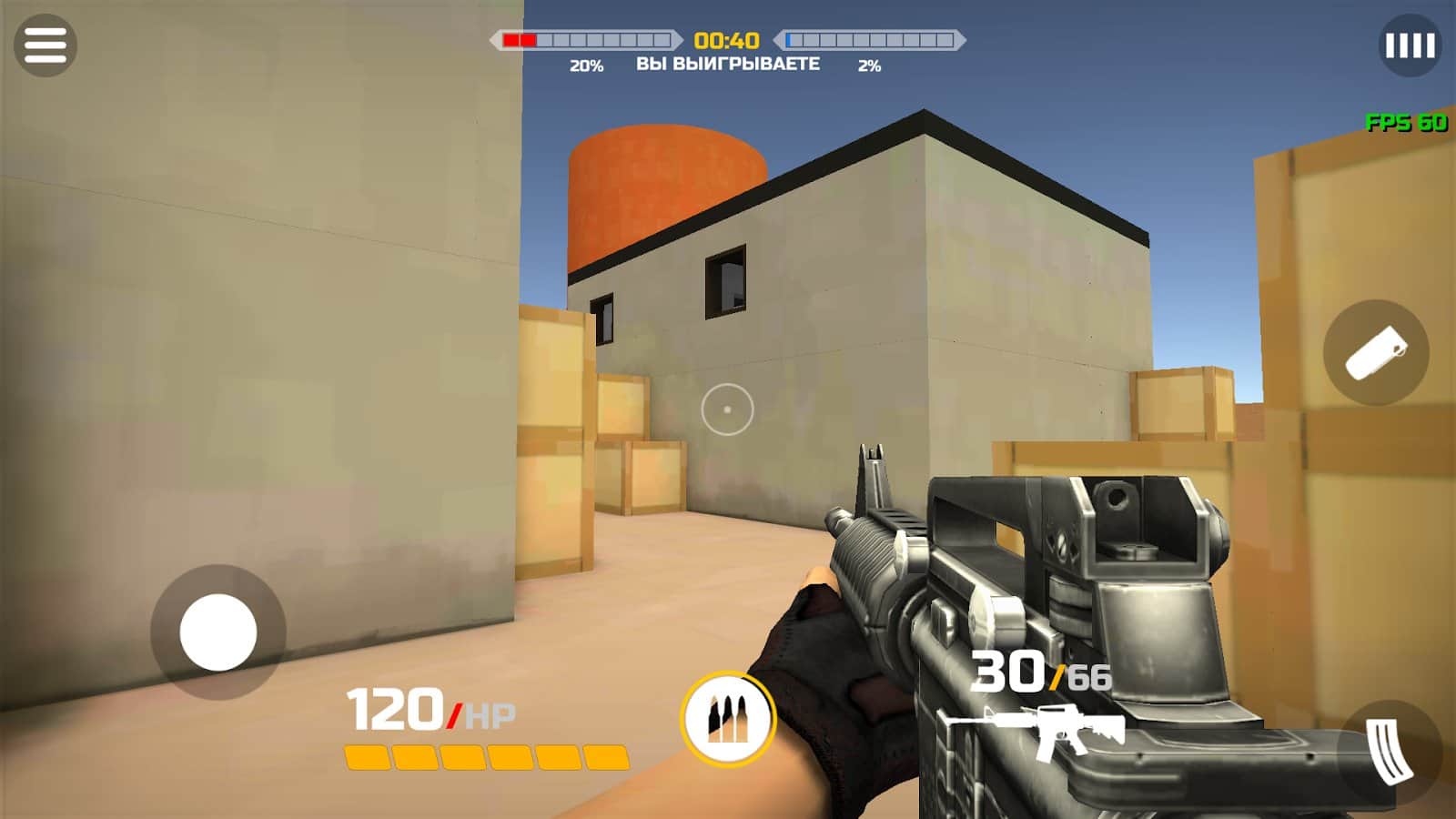1456x819 pixels.
Task: Tap the crosshair reticle in screen center
Action: point(725,409)
